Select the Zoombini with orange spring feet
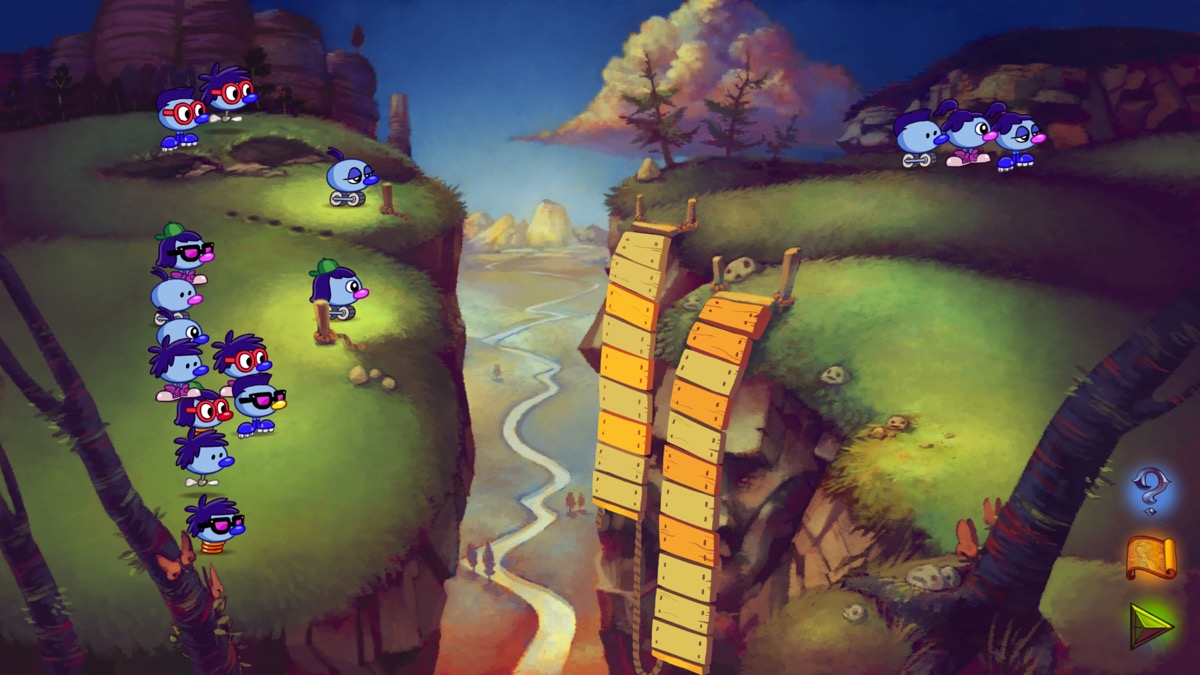This screenshot has height=675, width=1200. tap(213, 525)
